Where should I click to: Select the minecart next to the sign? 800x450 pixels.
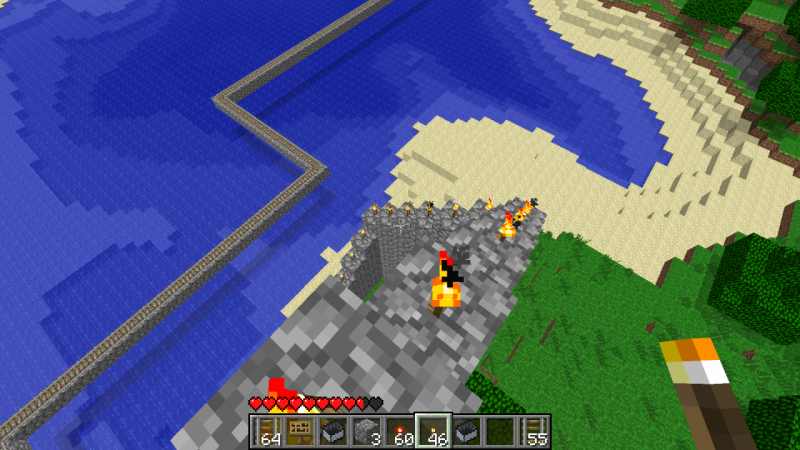(333, 431)
